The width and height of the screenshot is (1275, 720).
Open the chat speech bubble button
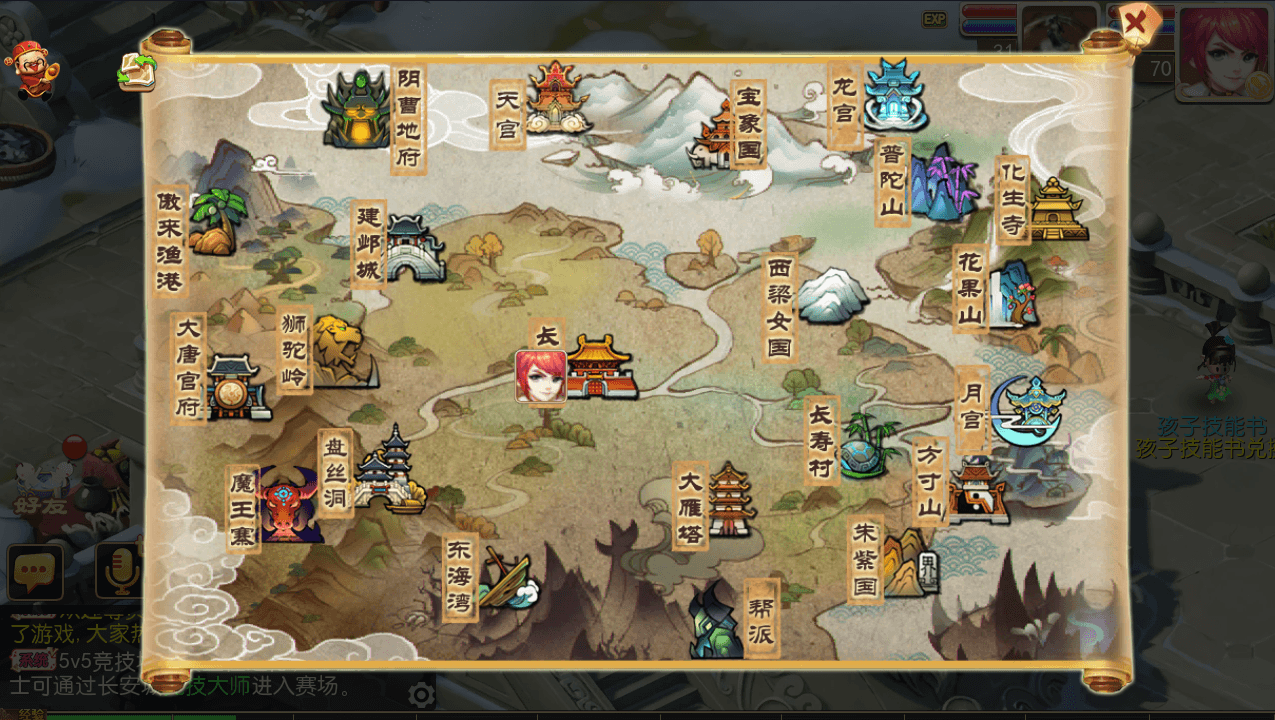tap(35, 571)
